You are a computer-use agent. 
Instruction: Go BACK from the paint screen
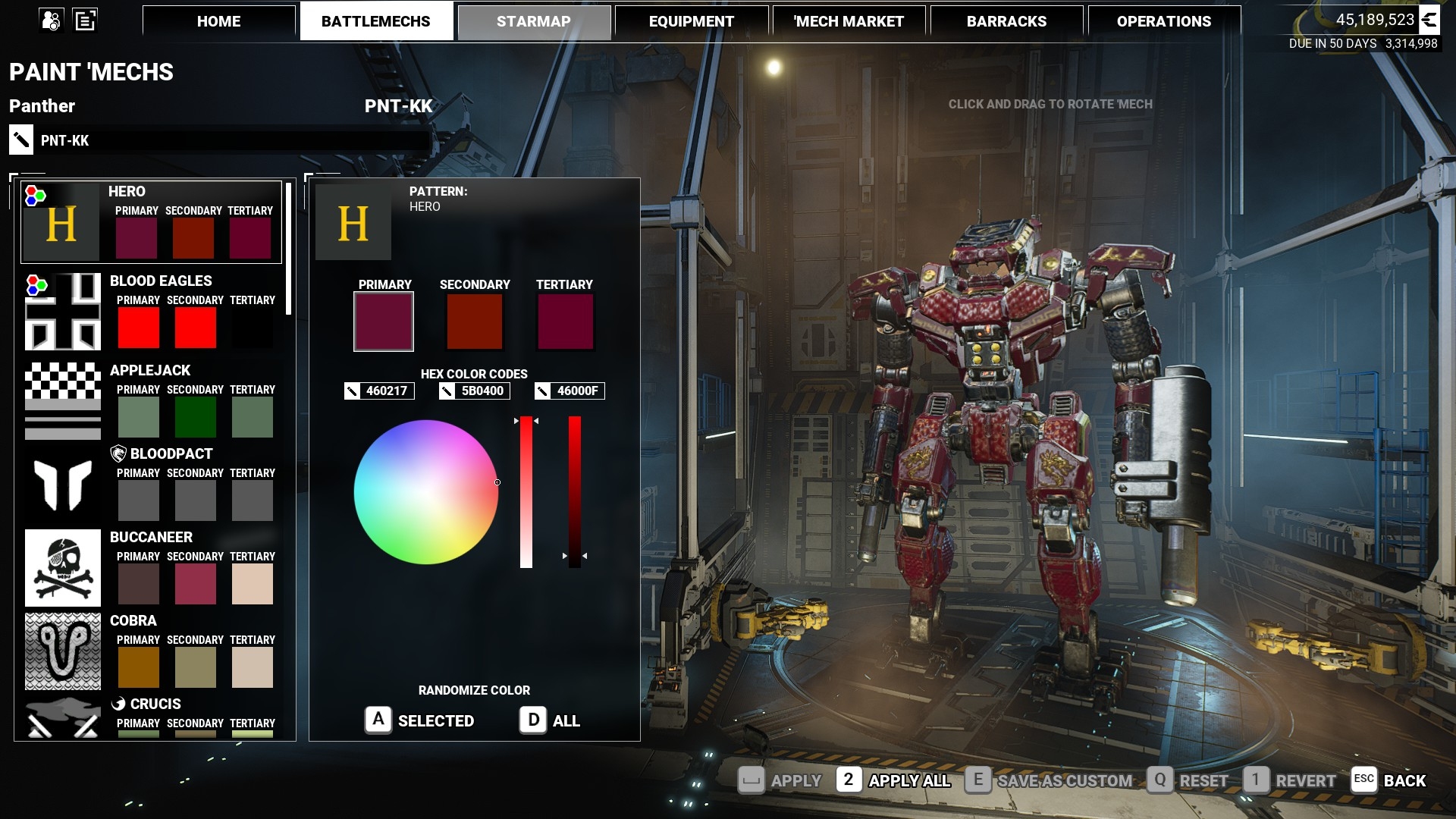click(1389, 780)
